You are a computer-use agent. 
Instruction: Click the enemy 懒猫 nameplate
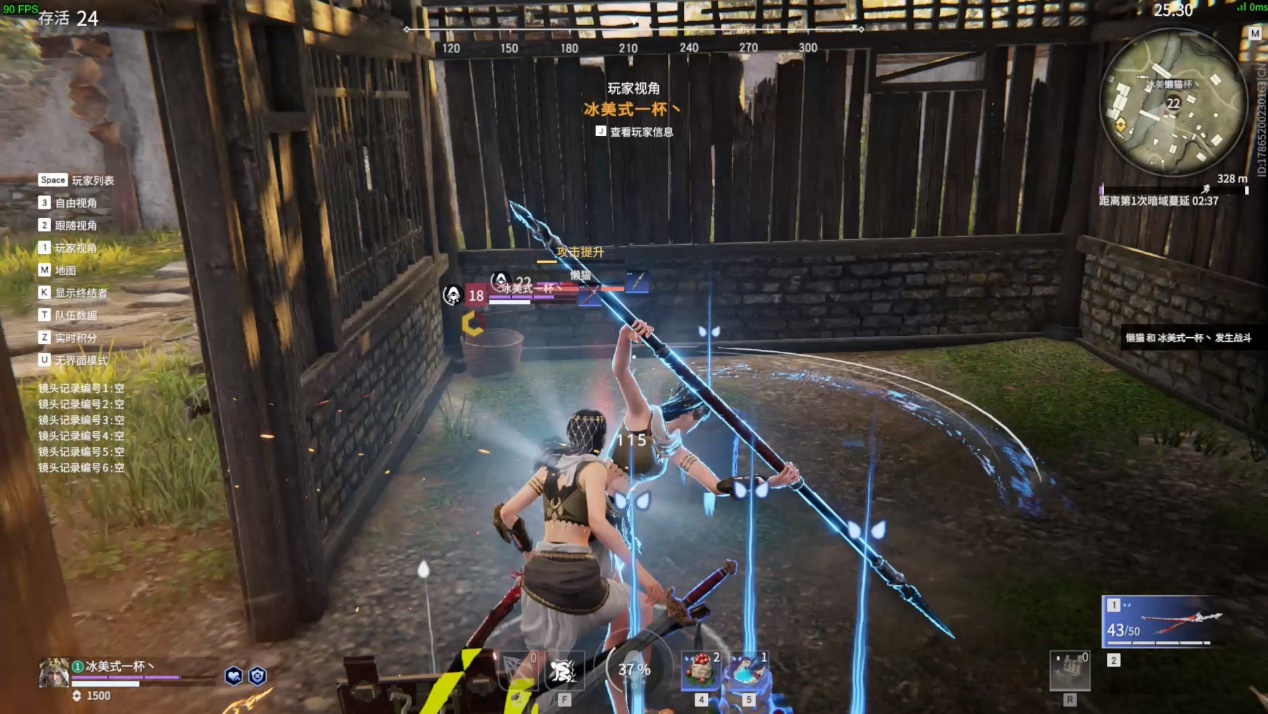(x=581, y=275)
